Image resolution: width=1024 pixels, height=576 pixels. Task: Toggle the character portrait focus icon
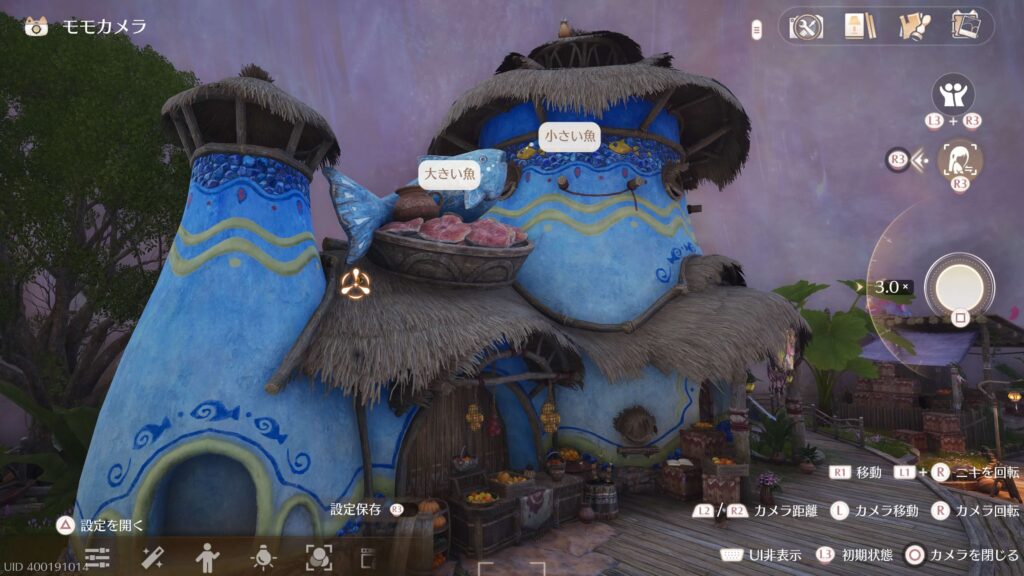coord(960,159)
